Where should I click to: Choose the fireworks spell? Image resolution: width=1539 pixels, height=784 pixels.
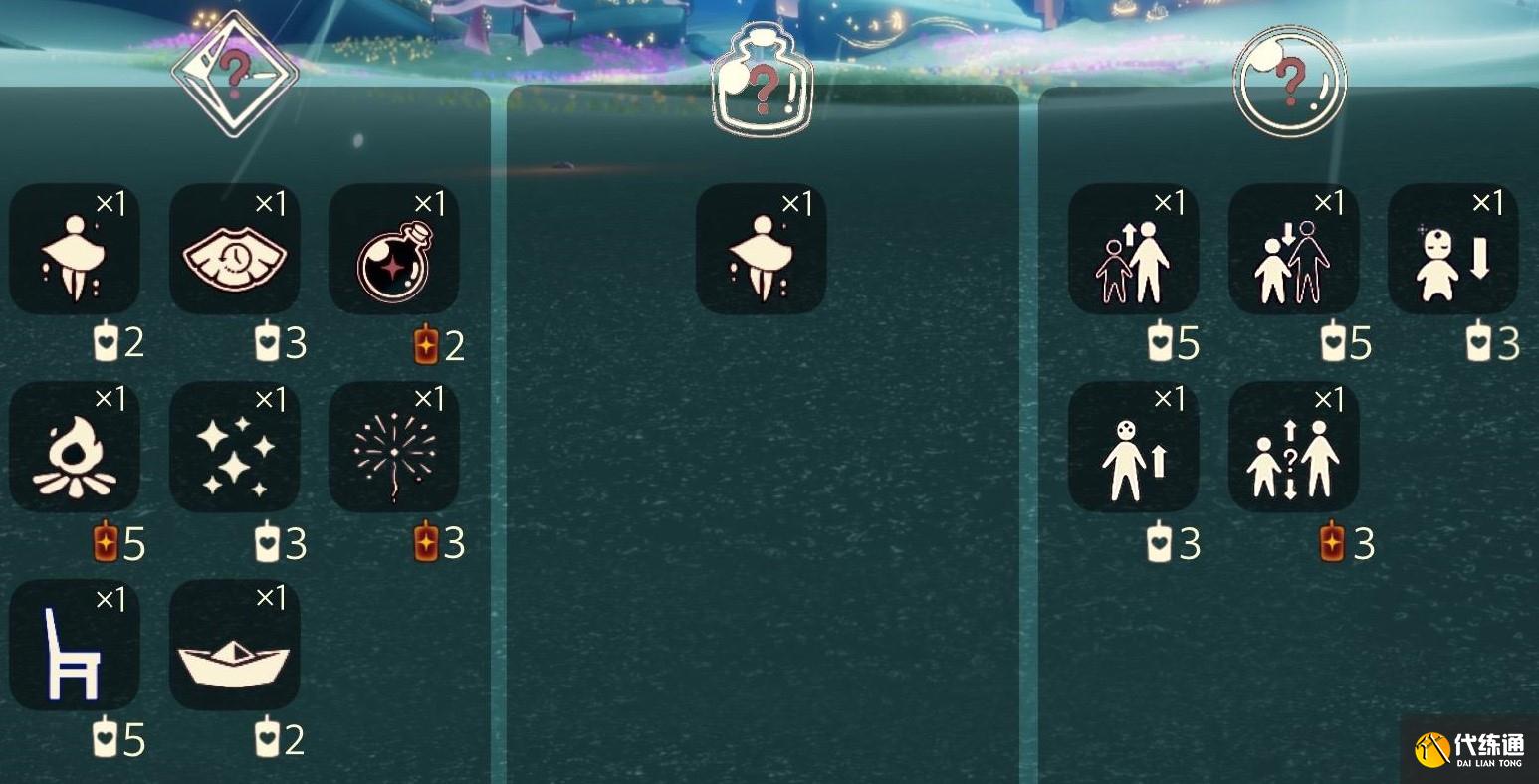point(394,447)
